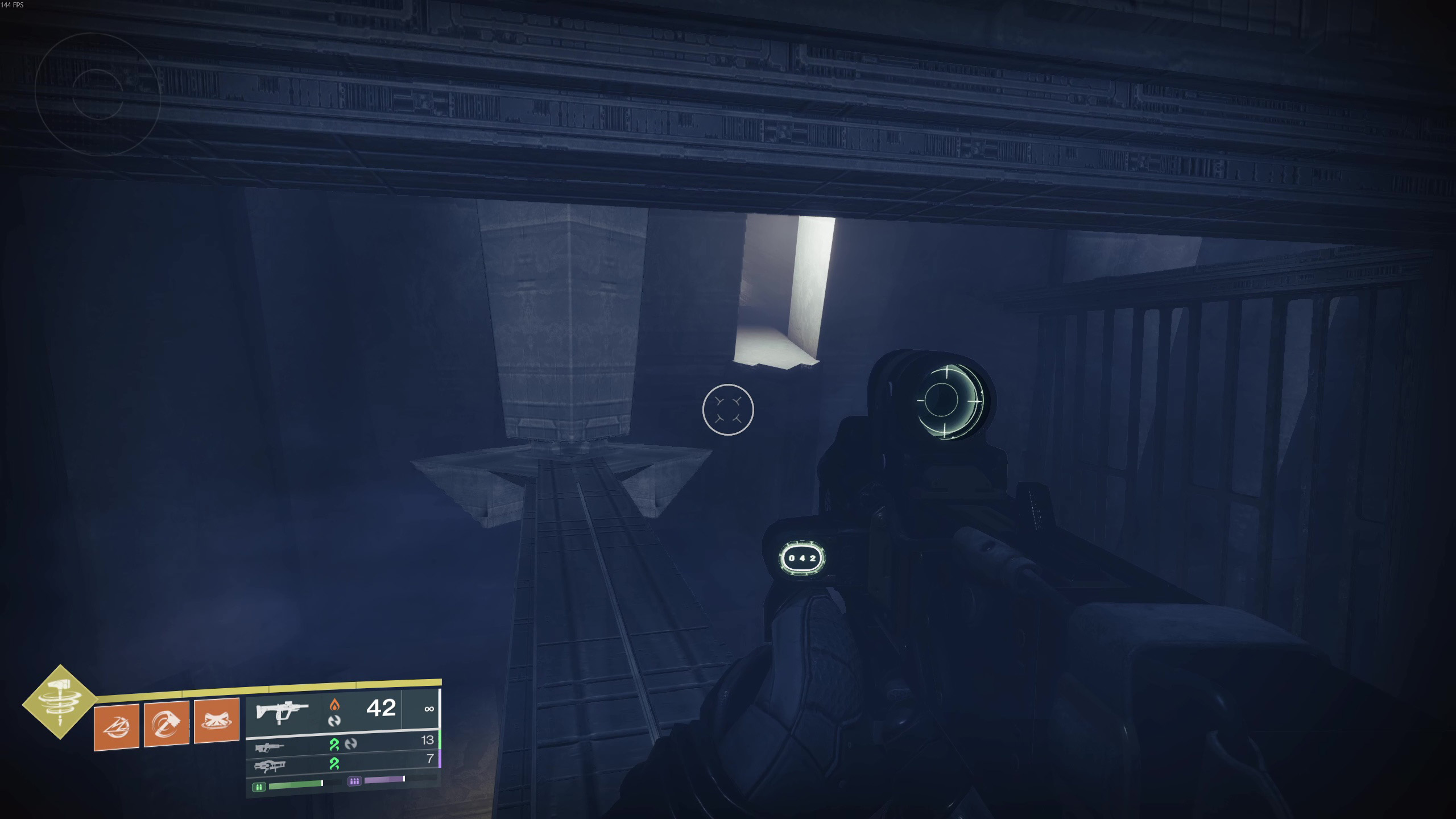Activate the barricade class ability icon
The width and height of the screenshot is (1456, 819).
point(217,721)
